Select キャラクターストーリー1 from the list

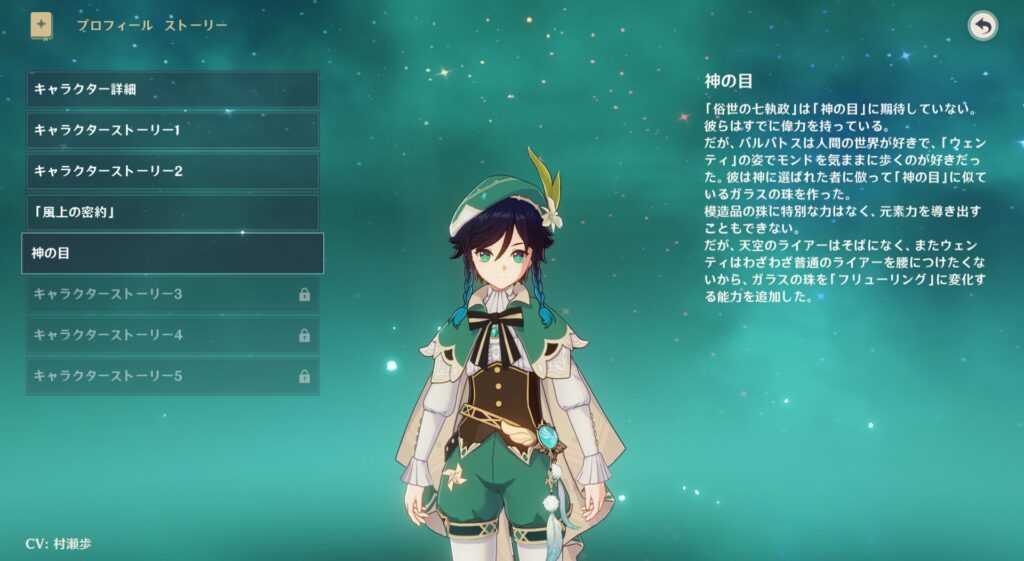pyautogui.click(x=172, y=130)
